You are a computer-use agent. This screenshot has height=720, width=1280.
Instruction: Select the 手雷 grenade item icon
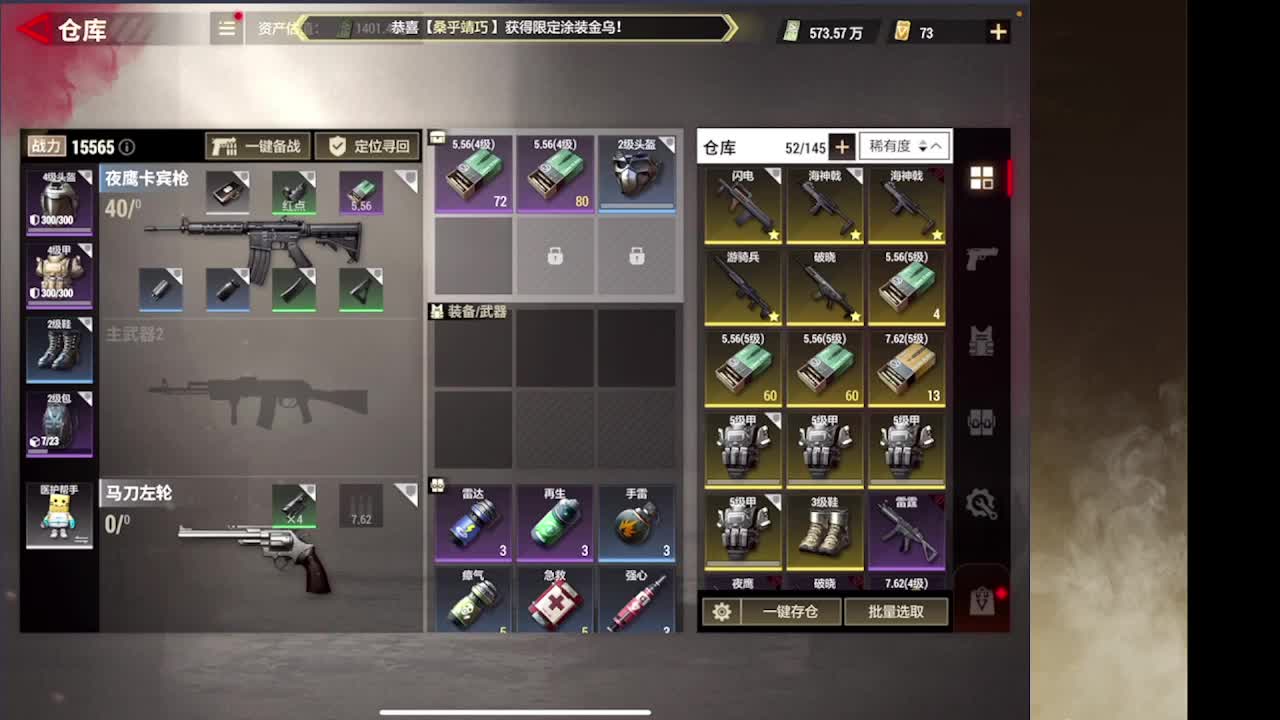coord(638,520)
